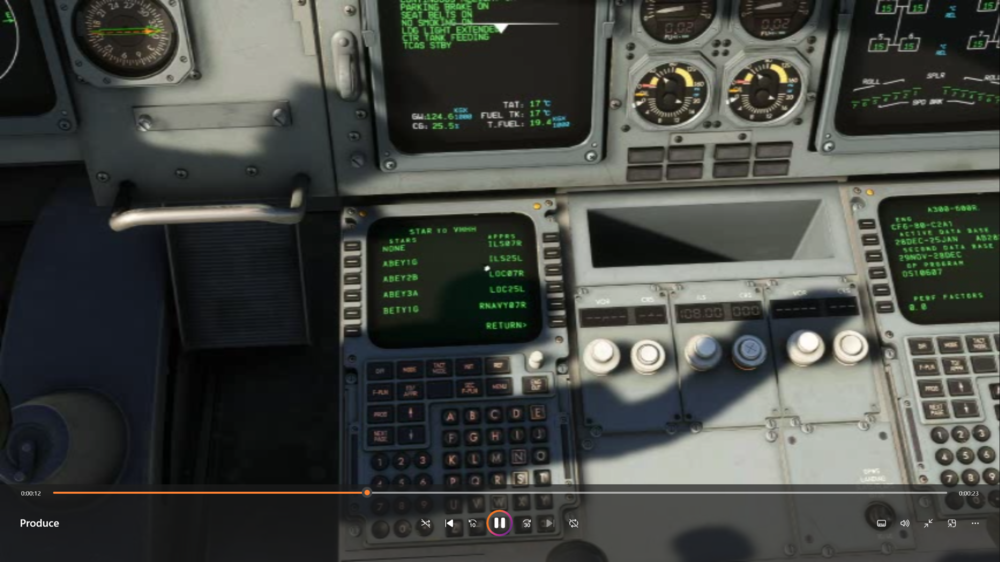
Task: Pause the video playback
Action: coord(499,523)
